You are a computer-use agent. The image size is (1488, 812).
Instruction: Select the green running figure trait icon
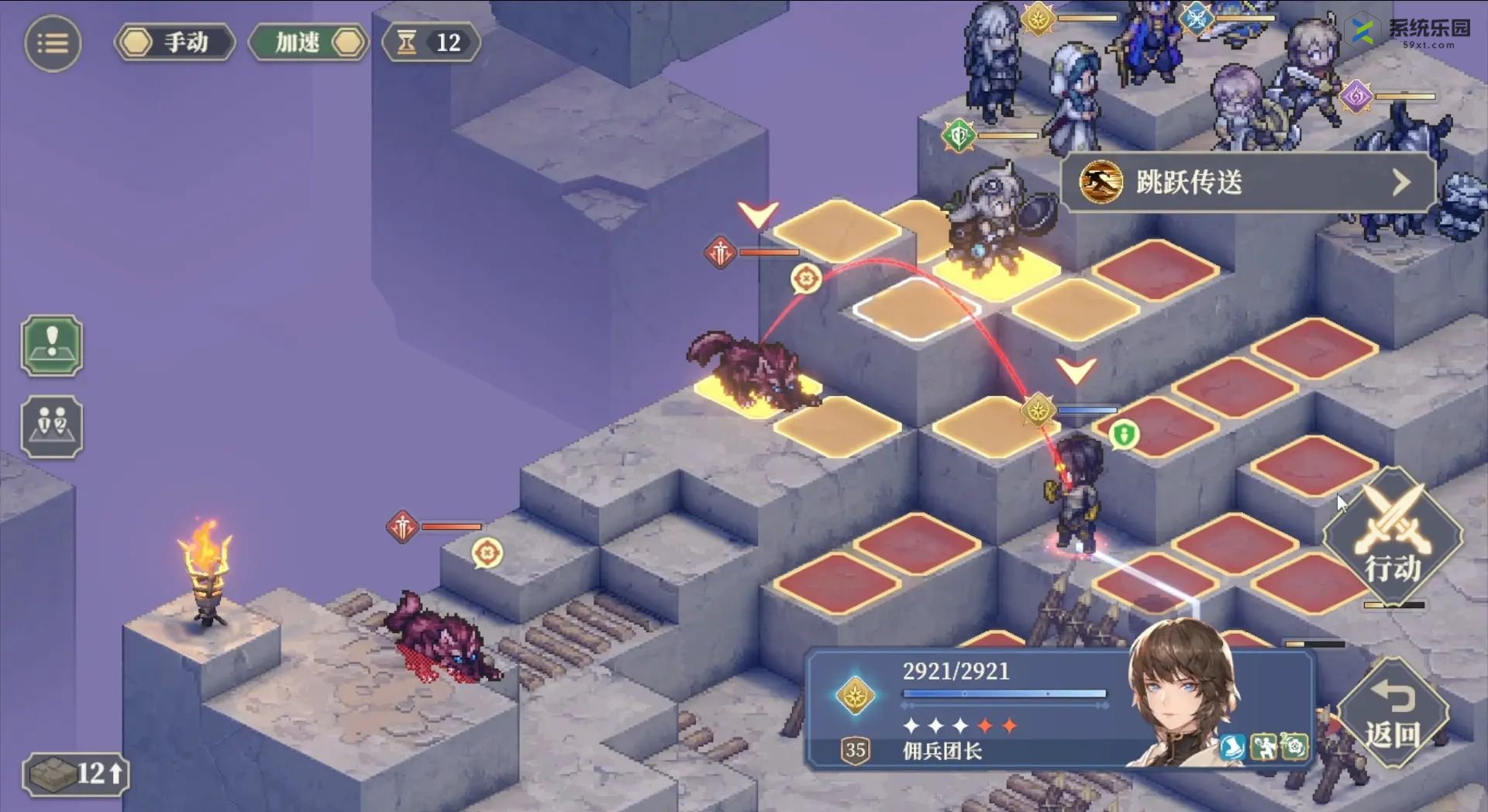pos(1264,747)
